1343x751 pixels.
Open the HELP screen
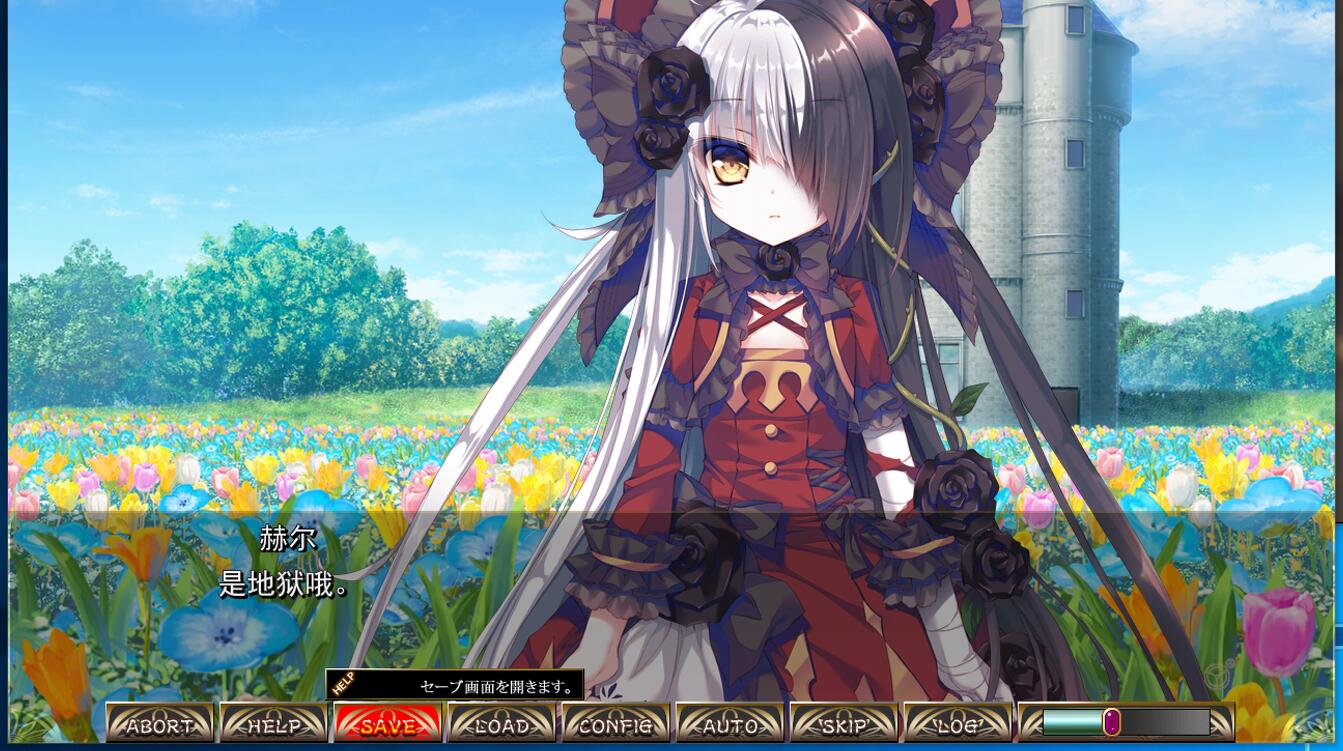274,724
